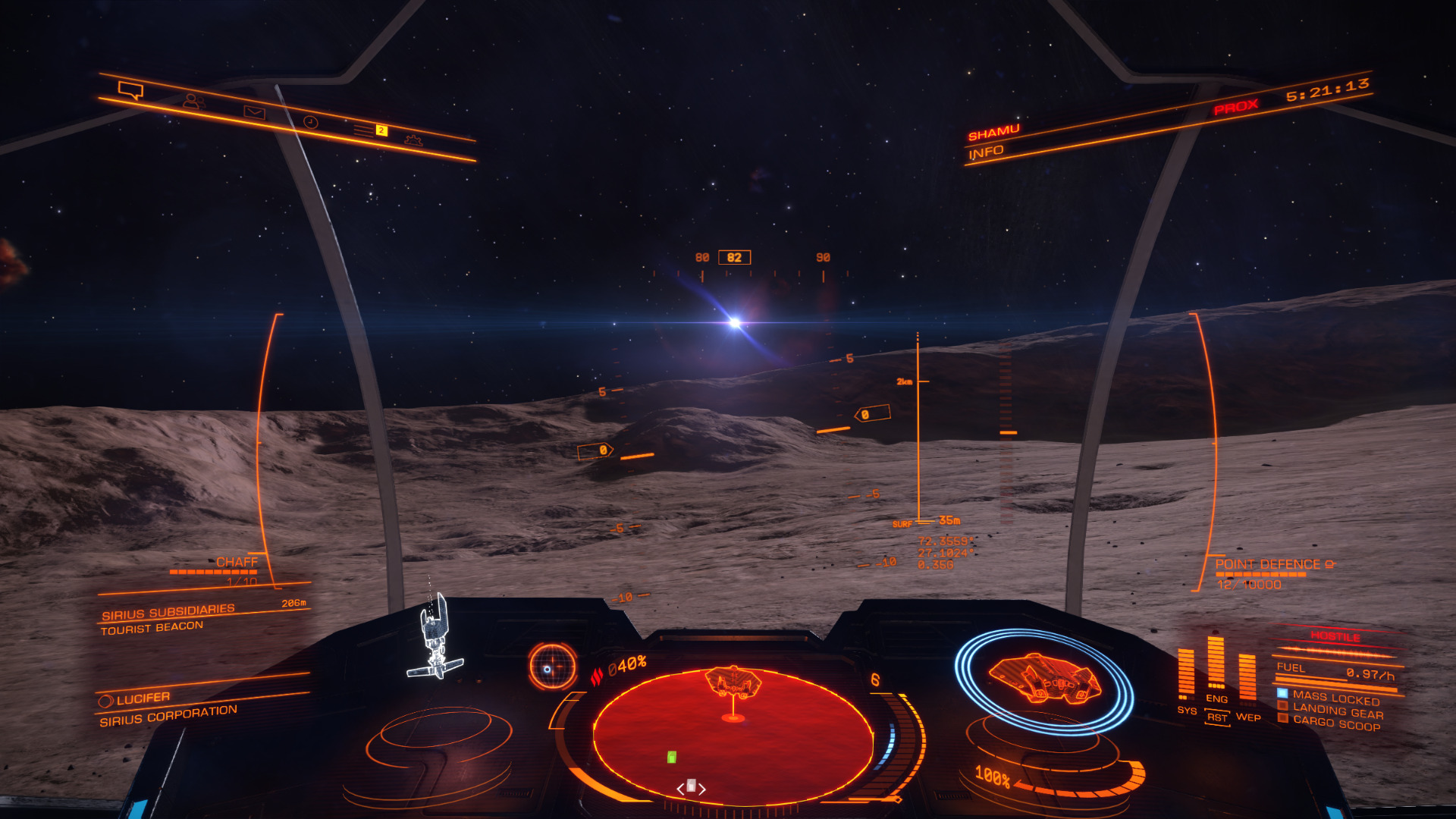1456x819 pixels.
Task: Select the Point Defence fire group
Action: point(1268,565)
